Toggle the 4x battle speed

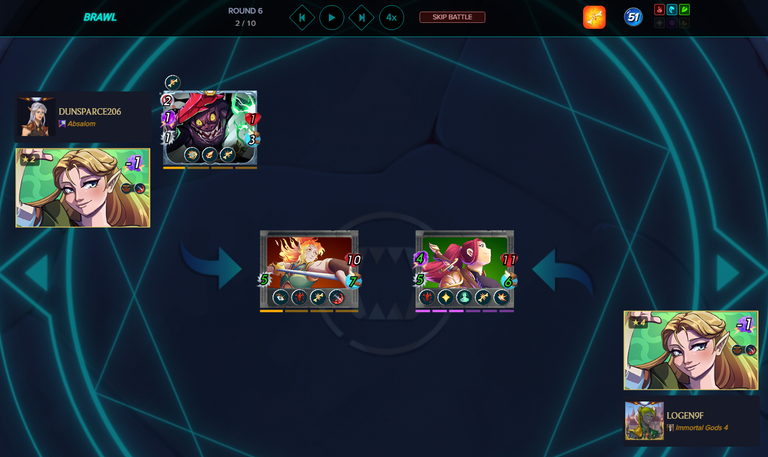392,17
